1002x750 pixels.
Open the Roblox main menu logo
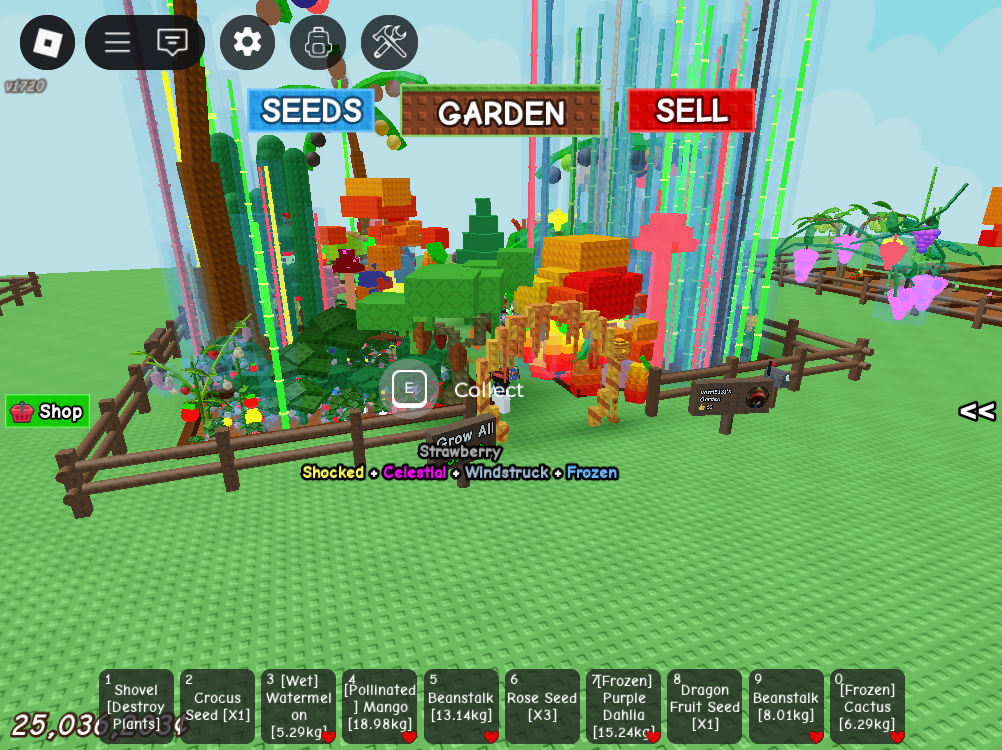(x=47, y=42)
